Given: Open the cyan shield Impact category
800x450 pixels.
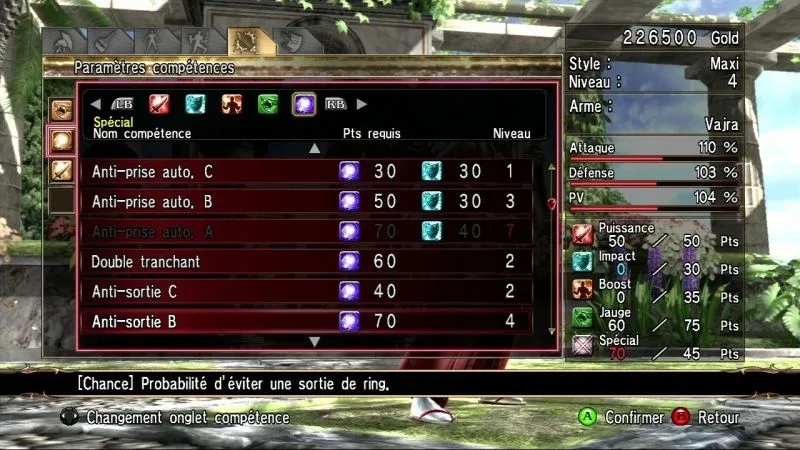Looking at the screenshot, I should 196,103.
